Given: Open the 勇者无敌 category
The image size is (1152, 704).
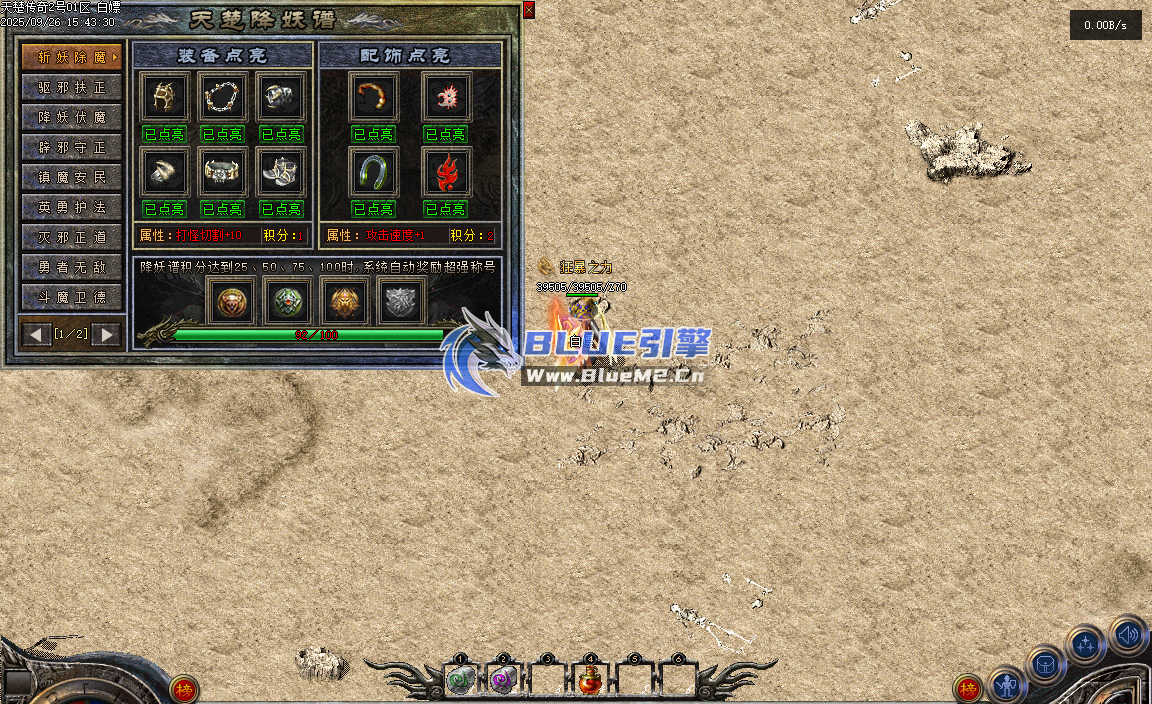Looking at the screenshot, I should click(72, 267).
